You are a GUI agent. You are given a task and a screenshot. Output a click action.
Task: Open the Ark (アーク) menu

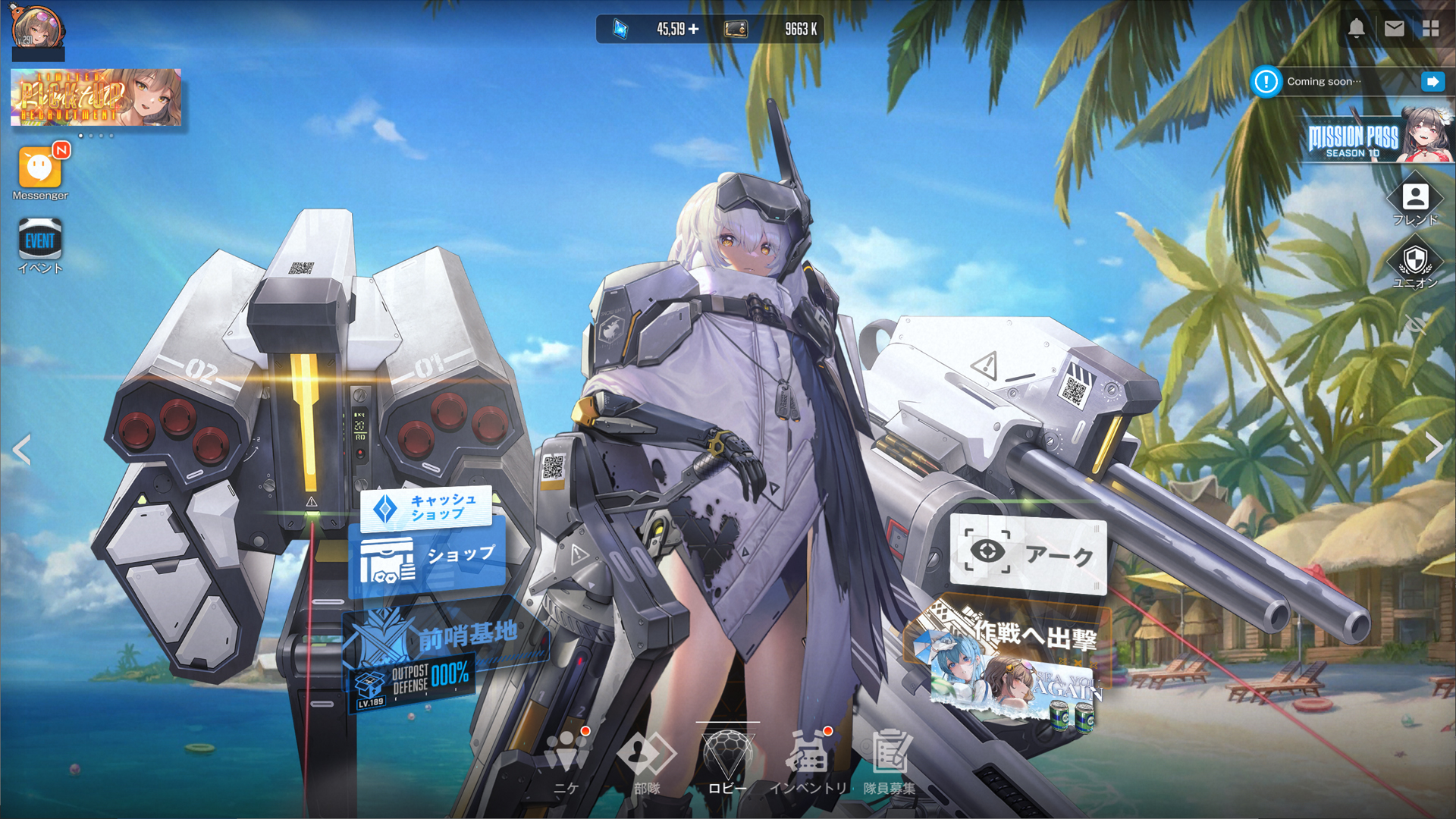[1028, 554]
